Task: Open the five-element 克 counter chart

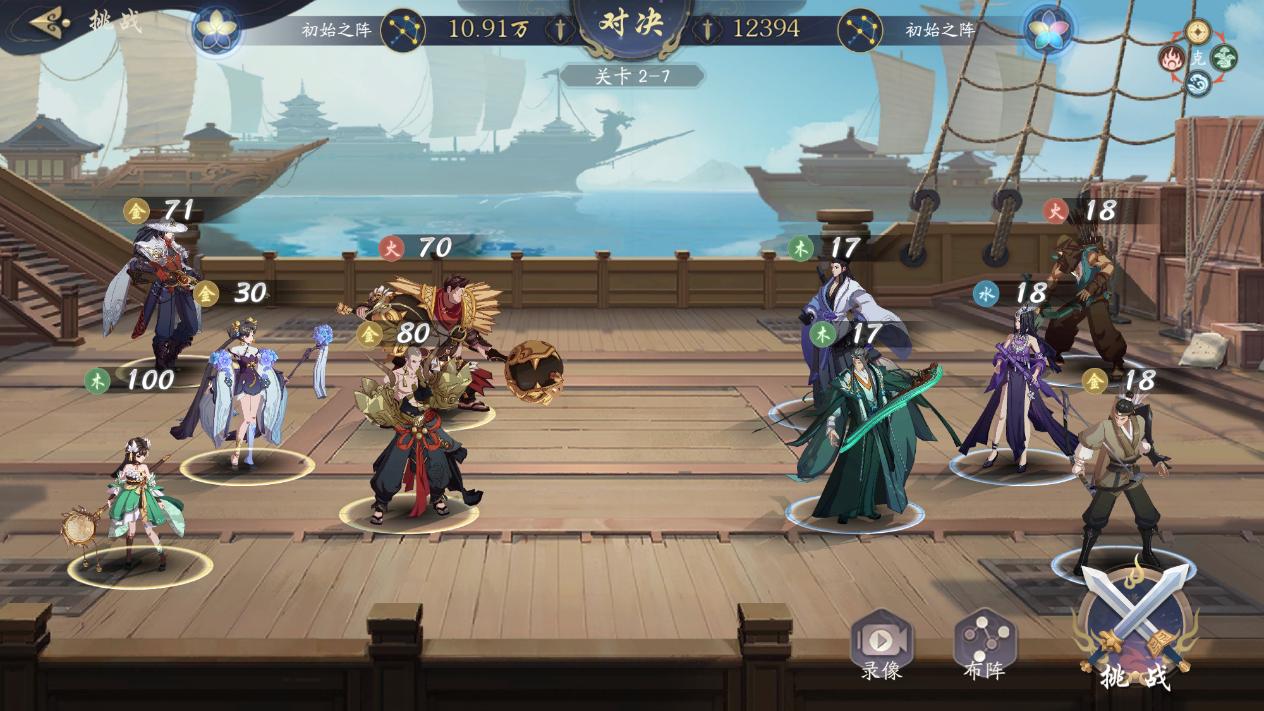Action: [x=1198, y=58]
